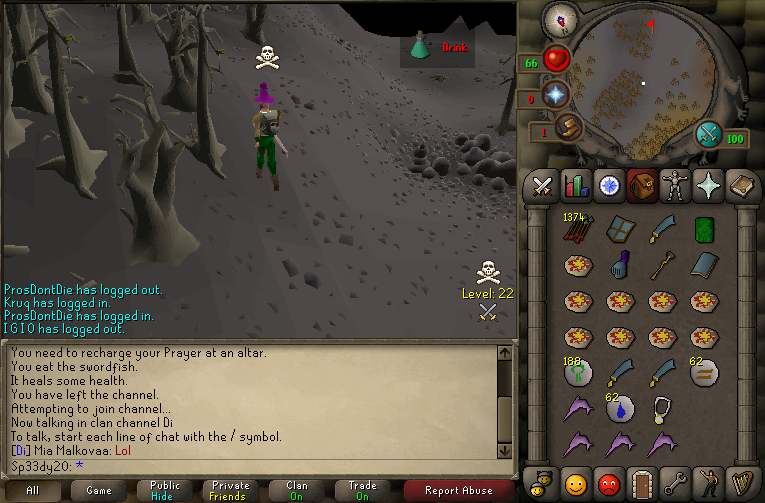Select the stack of 1374 arrows
Image resolution: width=765 pixels, height=503 pixels.
coord(577,229)
